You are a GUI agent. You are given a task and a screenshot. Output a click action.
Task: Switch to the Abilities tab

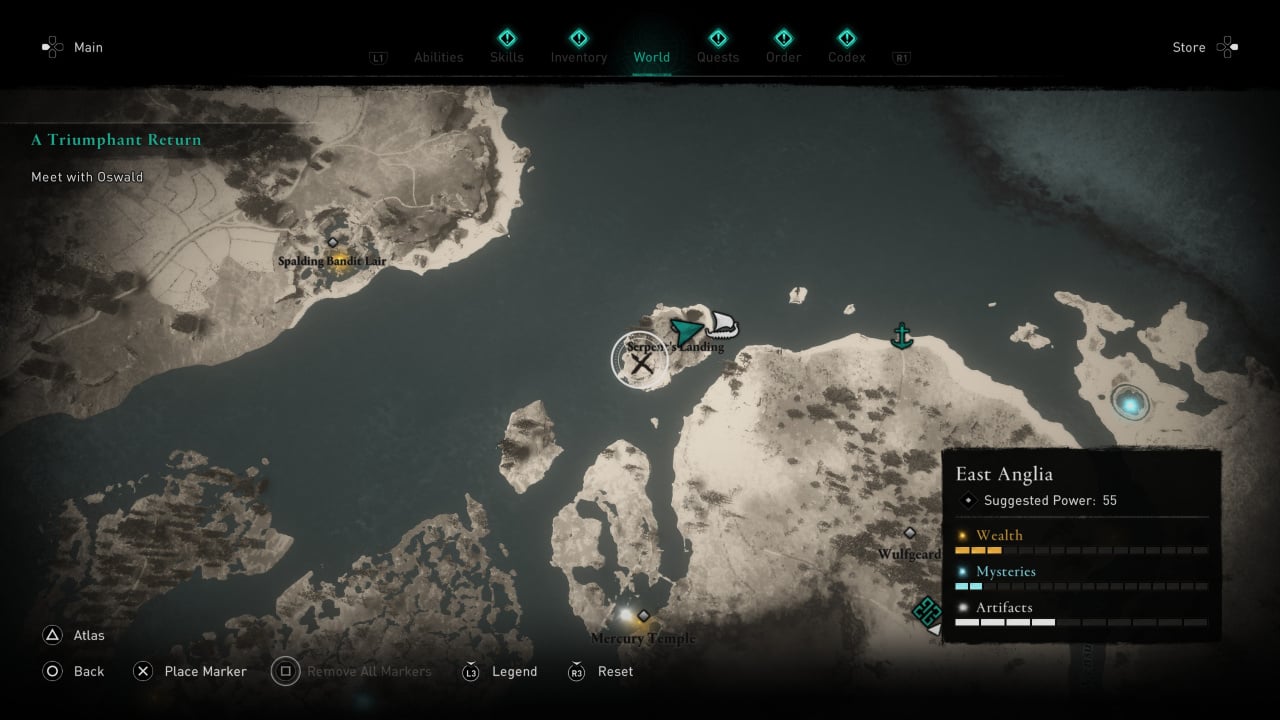coord(439,57)
